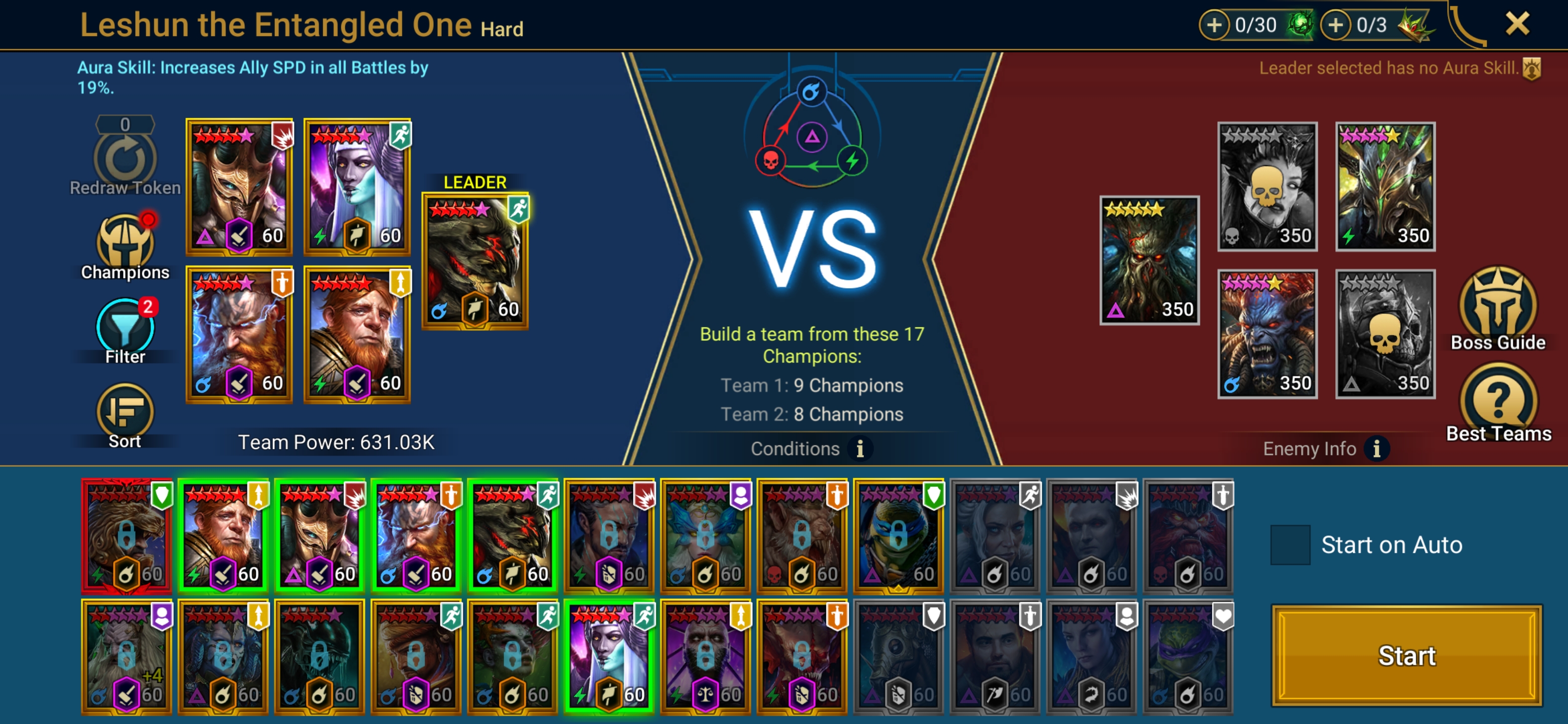Open the Boss Guide
This screenshot has height=724, width=1568.
1498,309
